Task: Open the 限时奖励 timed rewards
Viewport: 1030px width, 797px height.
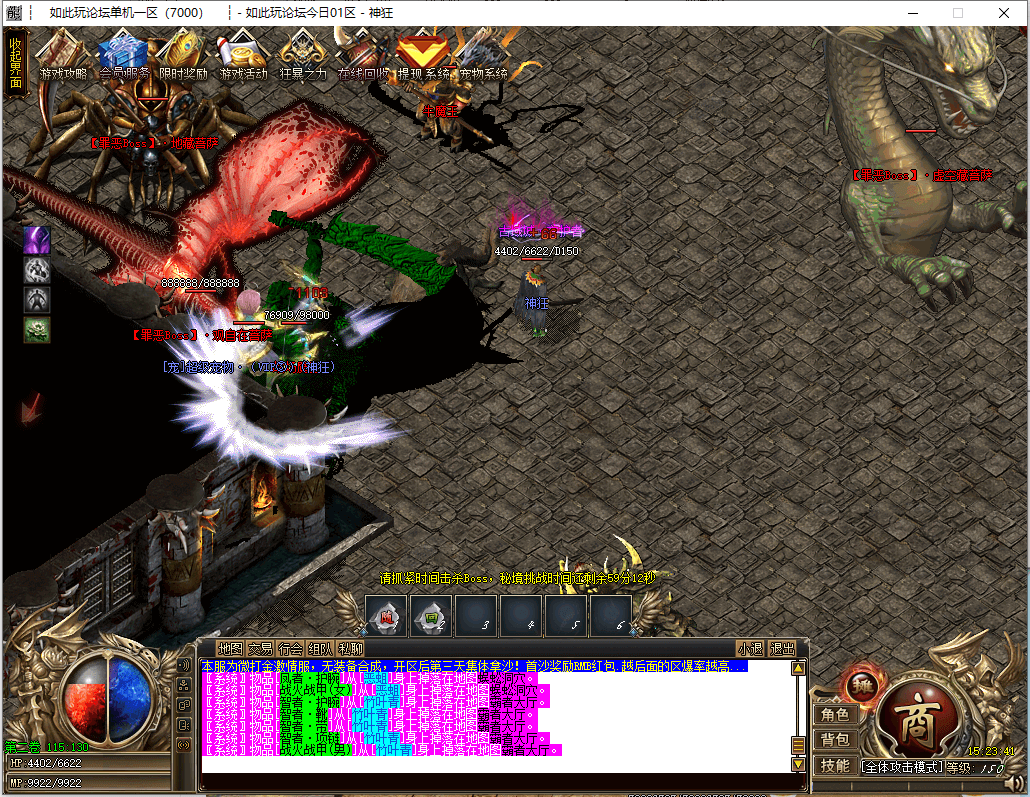Action: [183, 55]
